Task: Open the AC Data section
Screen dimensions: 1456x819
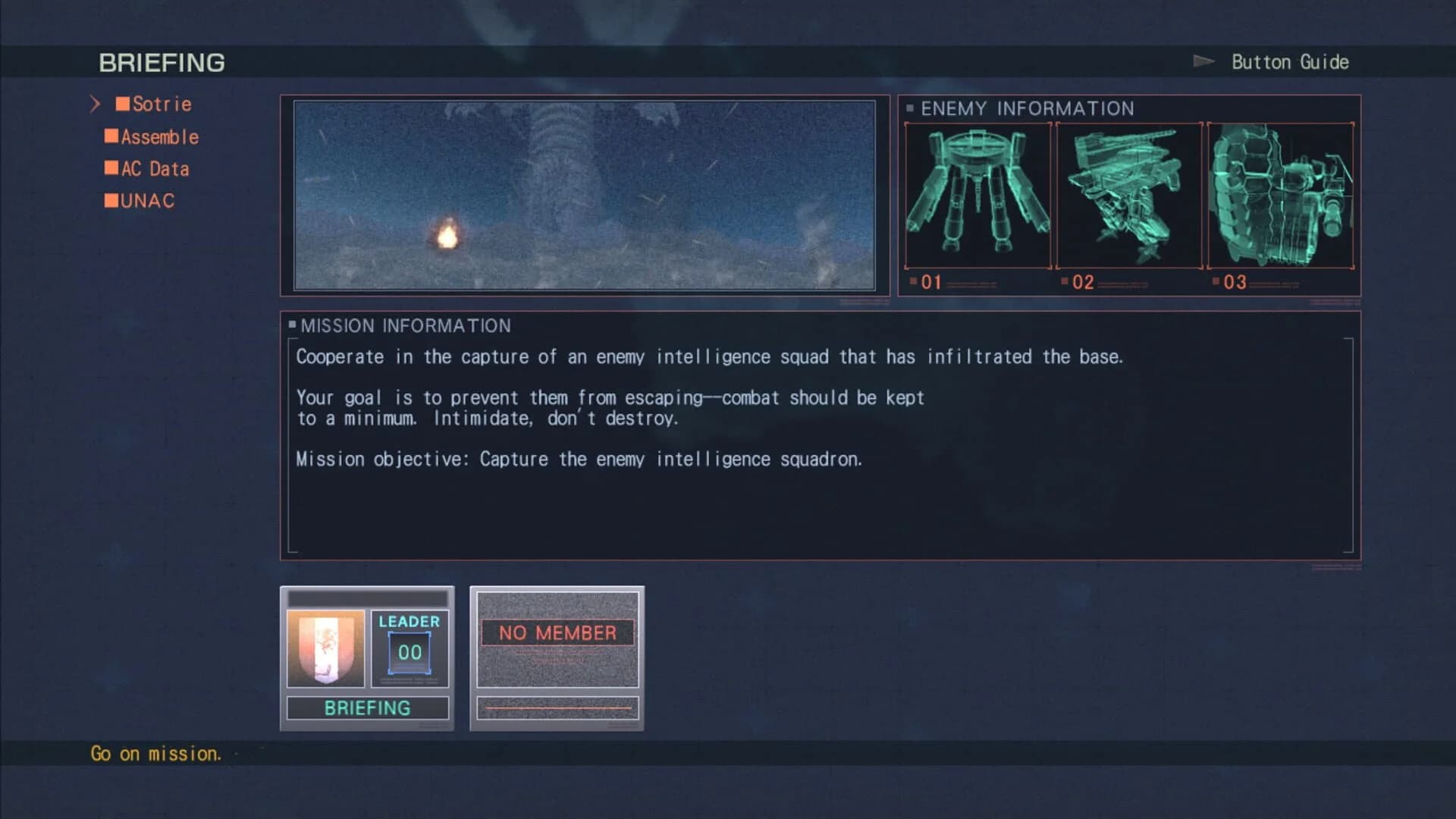Action: [154, 168]
